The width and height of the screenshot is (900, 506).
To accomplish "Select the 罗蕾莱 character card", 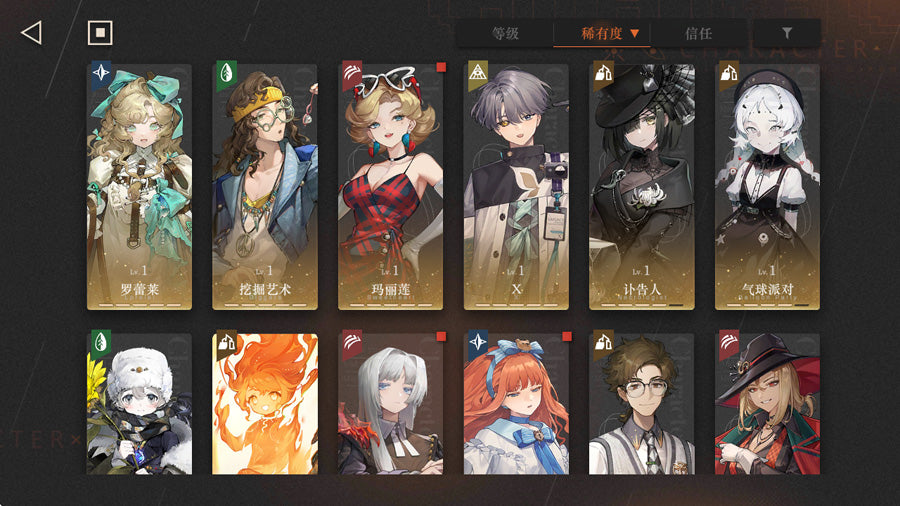I will point(139,185).
